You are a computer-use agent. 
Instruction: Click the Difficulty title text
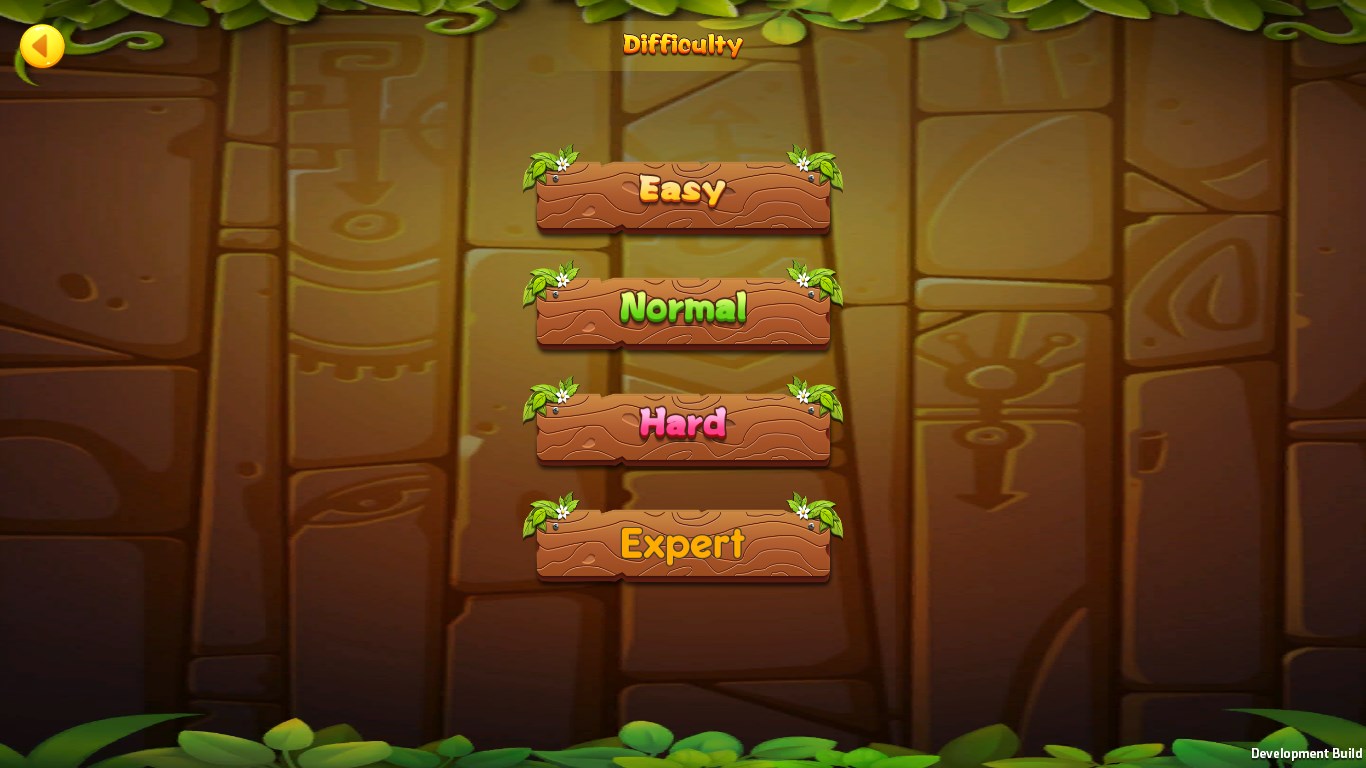683,44
